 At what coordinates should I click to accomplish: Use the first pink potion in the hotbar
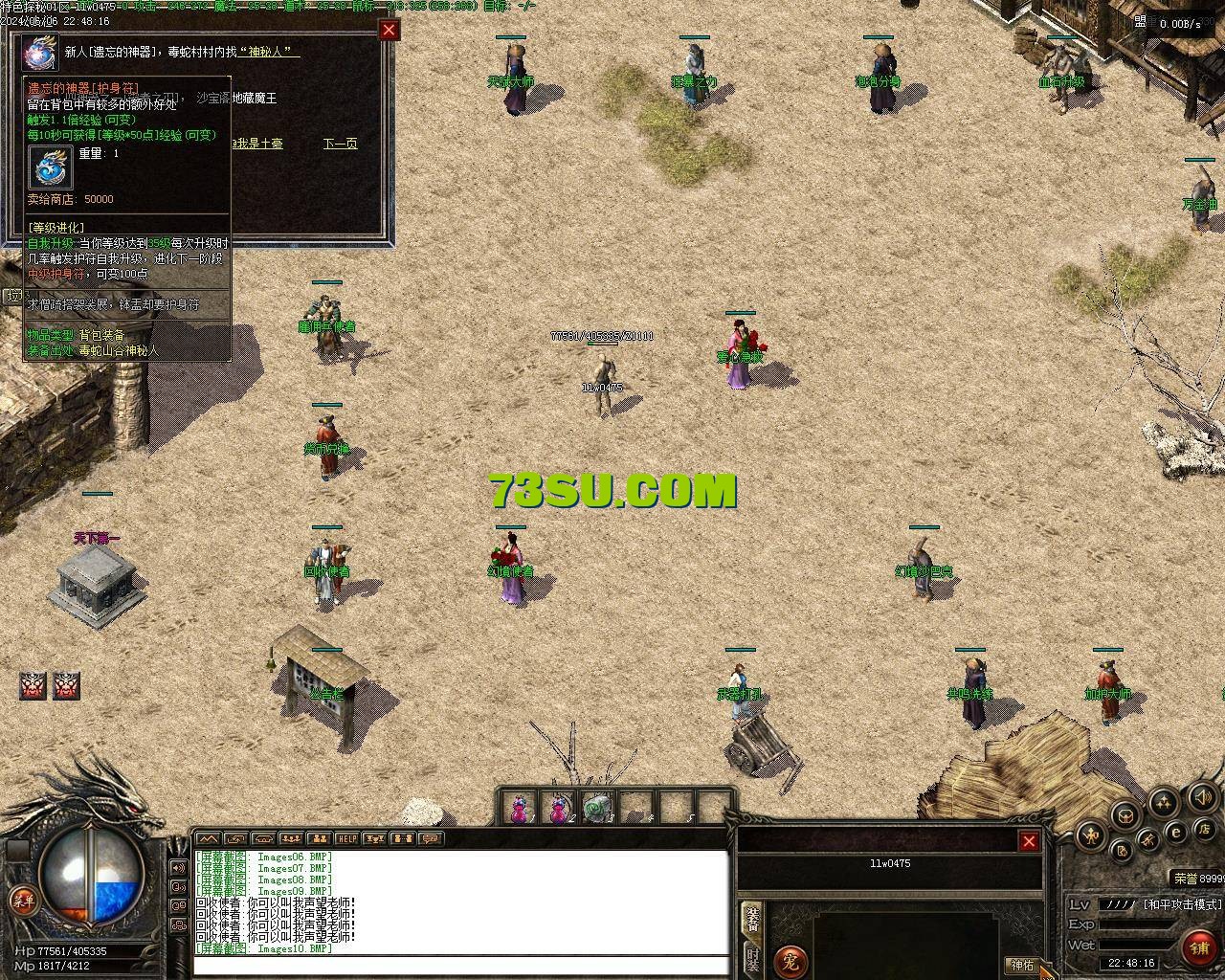519,809
